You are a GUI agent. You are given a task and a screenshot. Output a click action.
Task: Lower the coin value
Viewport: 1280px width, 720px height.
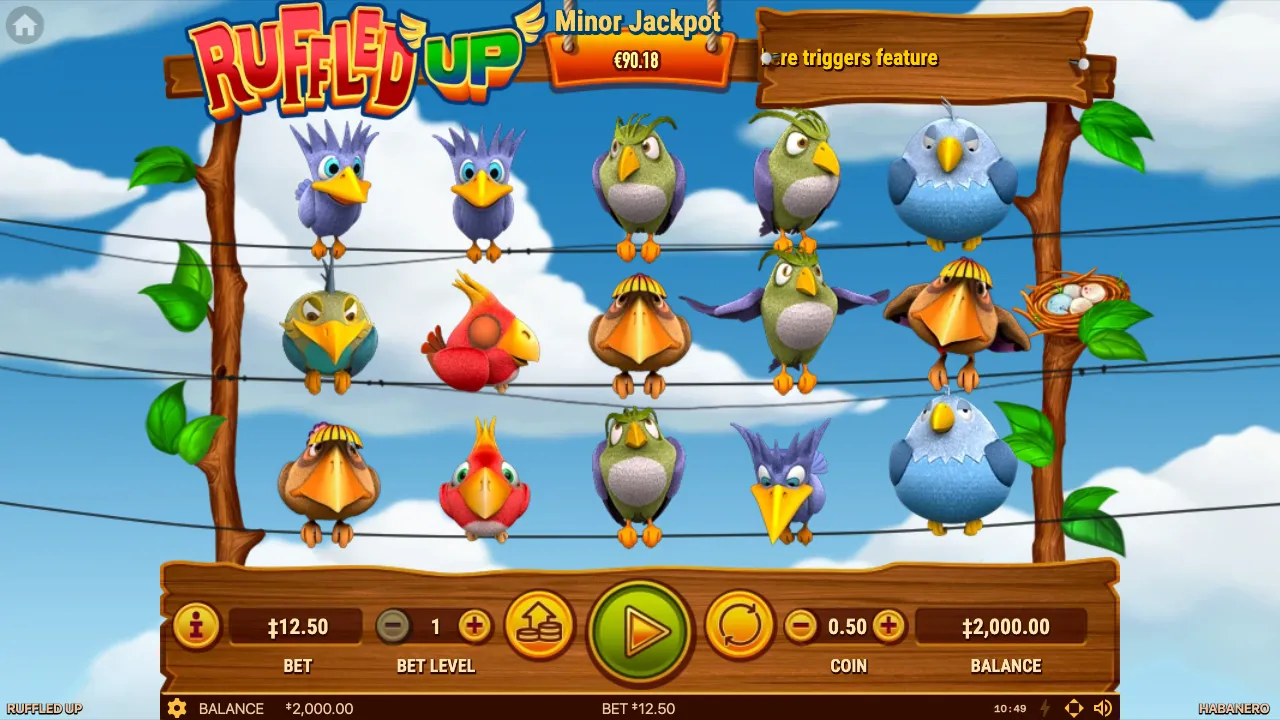click(800, 627)
